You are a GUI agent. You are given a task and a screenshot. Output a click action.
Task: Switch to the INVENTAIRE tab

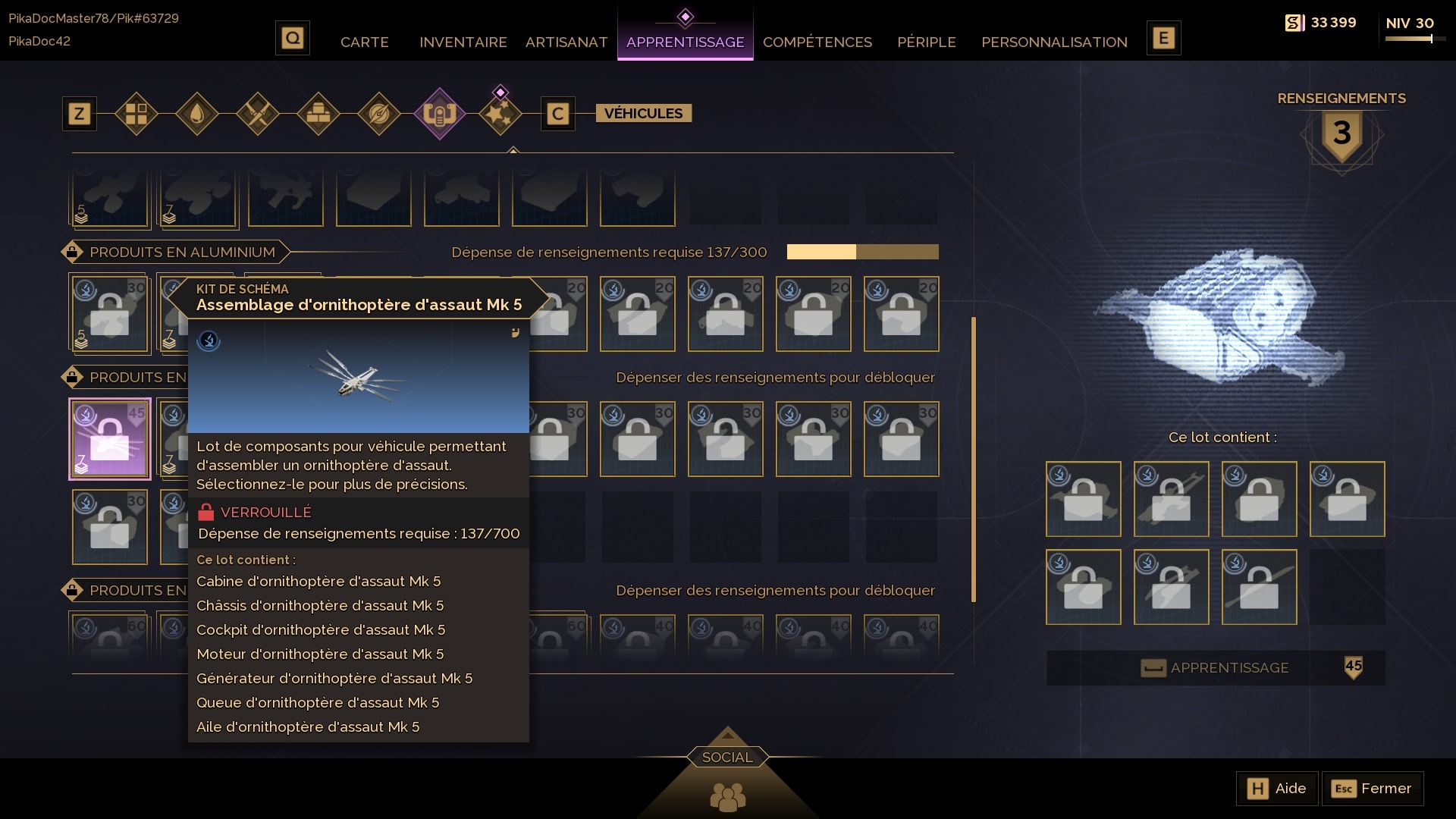(463, 42)
